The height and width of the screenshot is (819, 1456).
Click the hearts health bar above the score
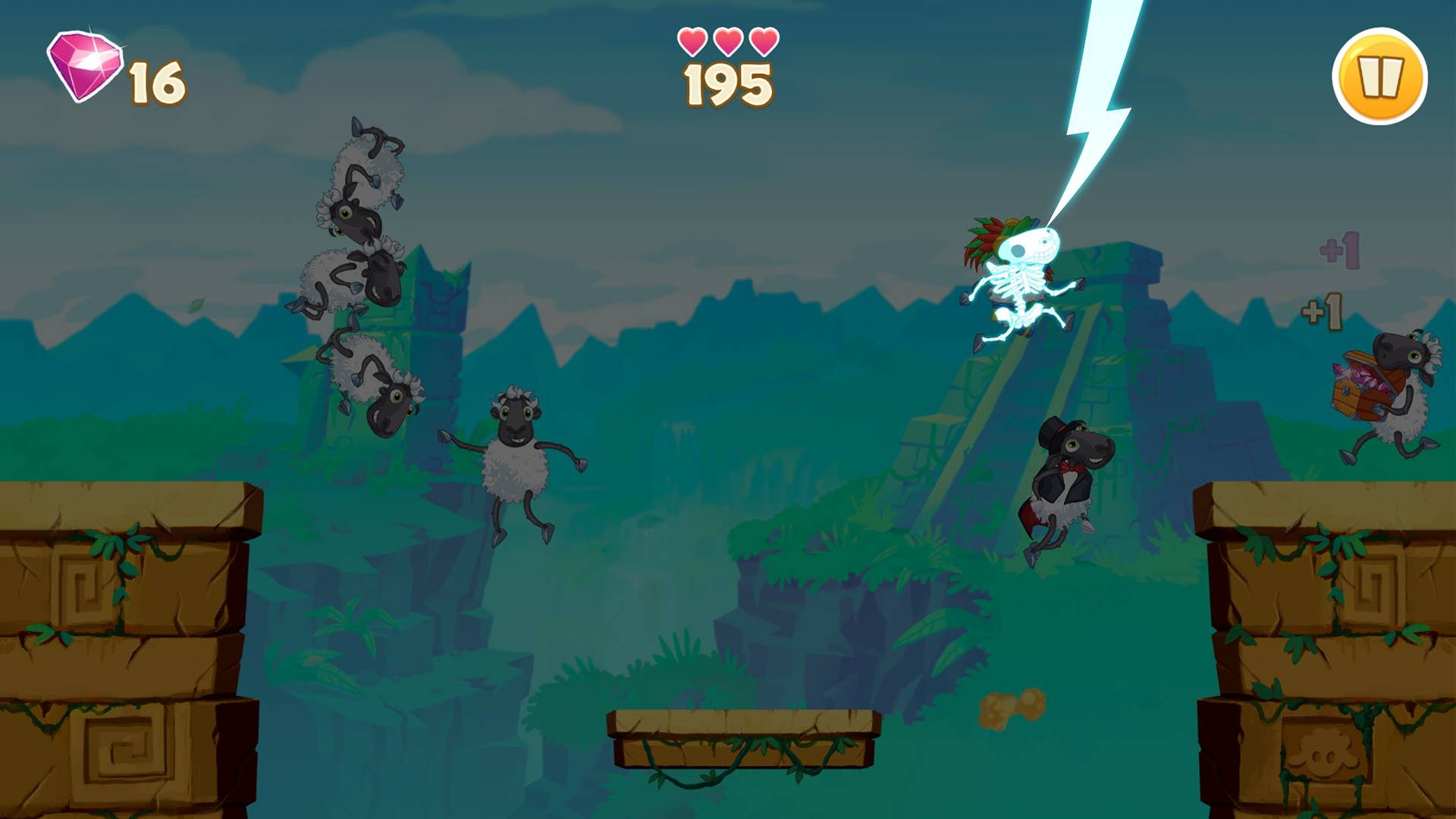[726, 42]
